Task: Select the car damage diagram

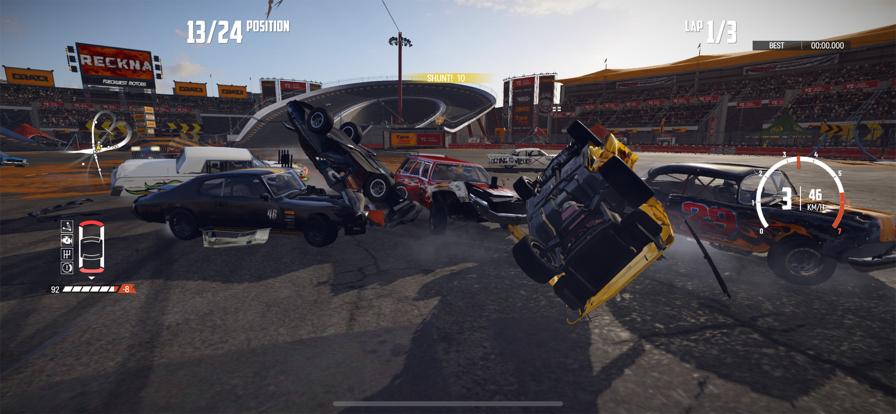Action: [91, 247]
